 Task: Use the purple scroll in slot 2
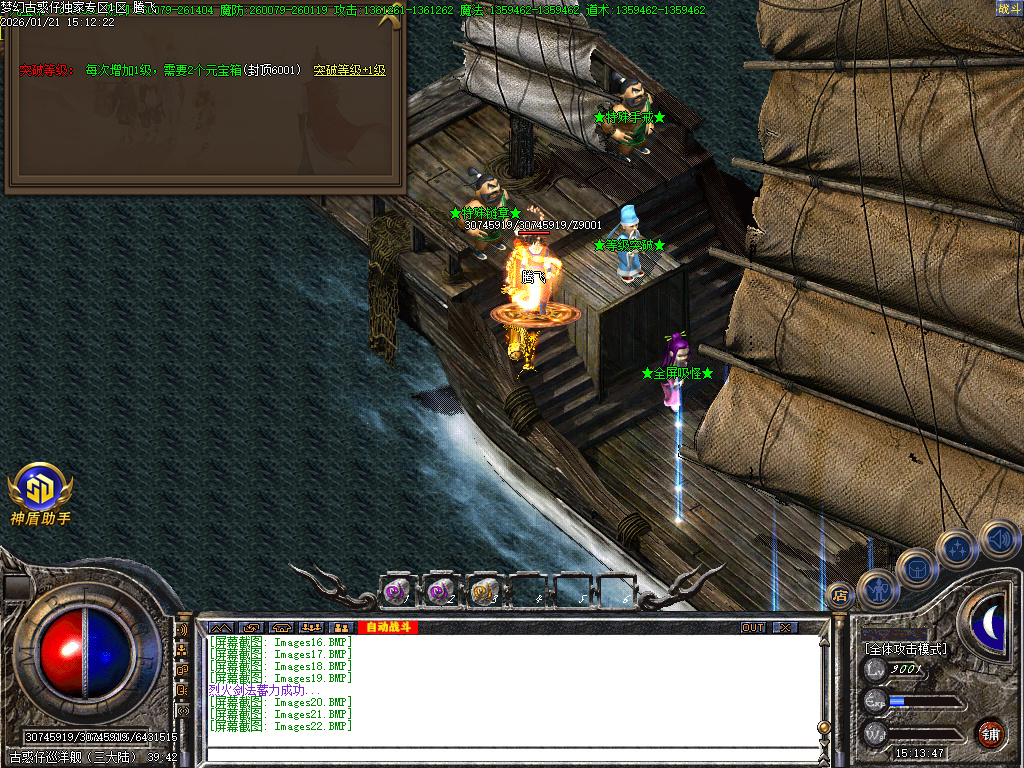tap(441, 592)
